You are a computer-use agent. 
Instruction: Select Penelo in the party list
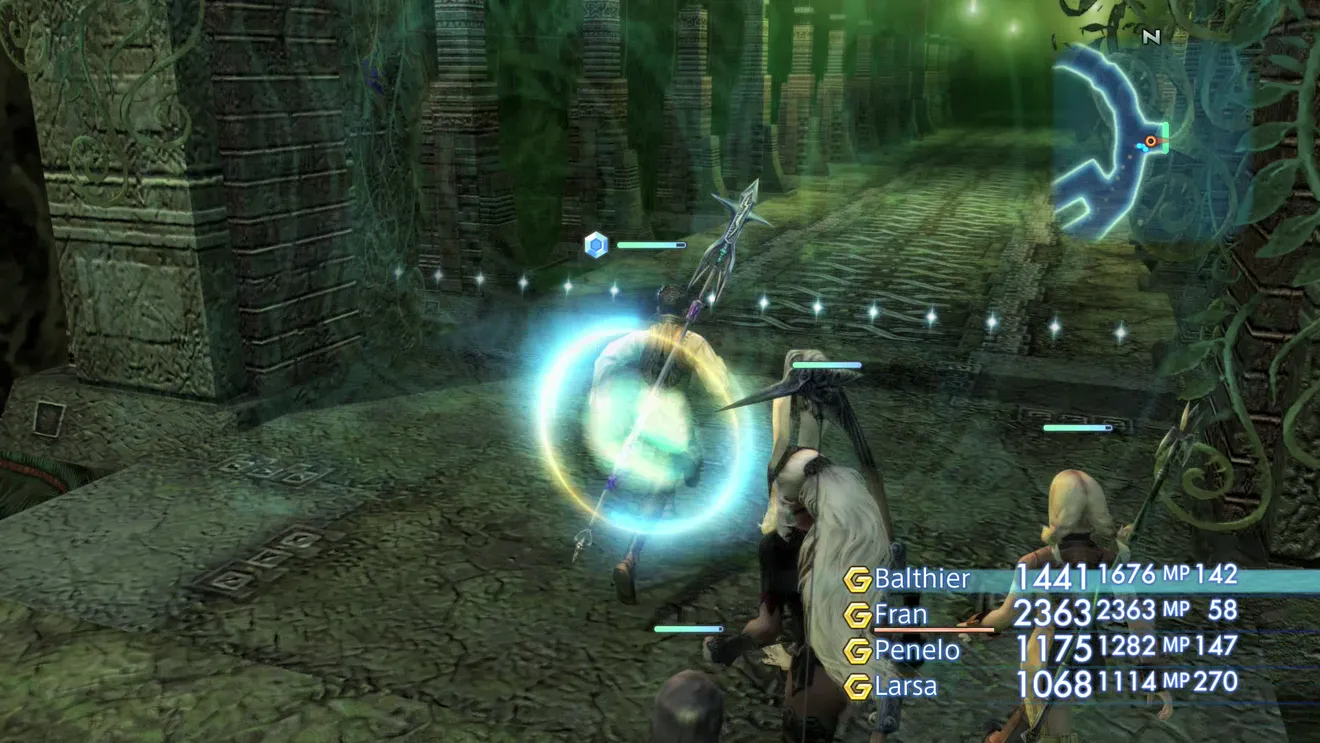coord(916,650)
